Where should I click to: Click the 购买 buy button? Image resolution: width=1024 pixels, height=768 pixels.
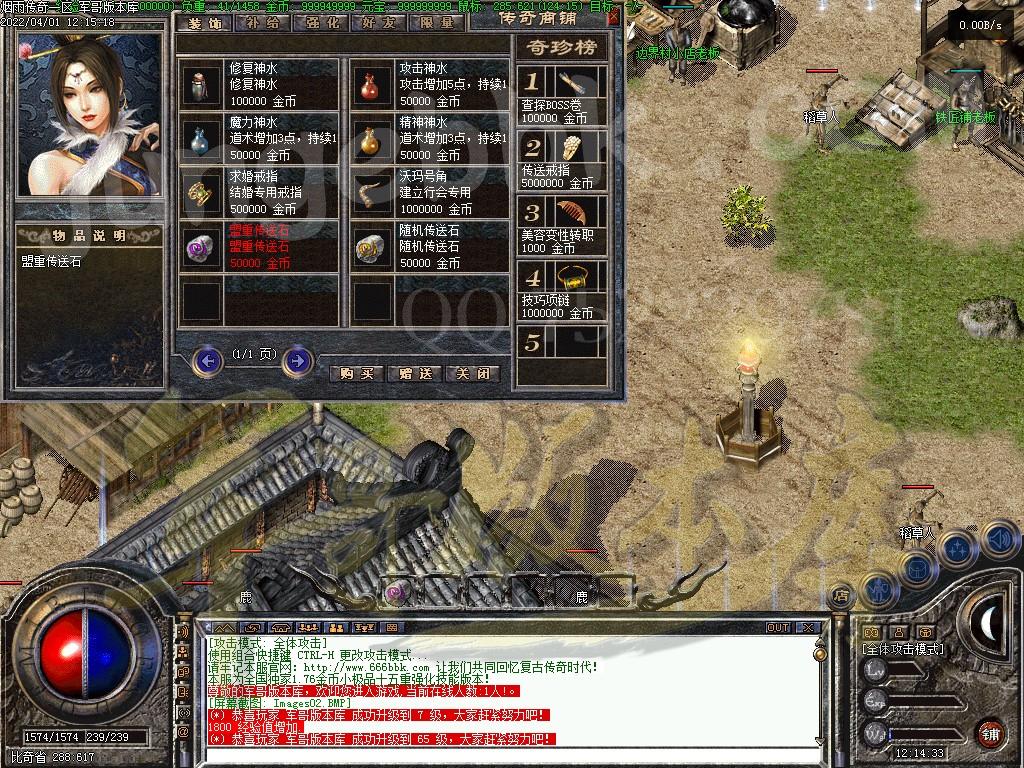point(356,373)
